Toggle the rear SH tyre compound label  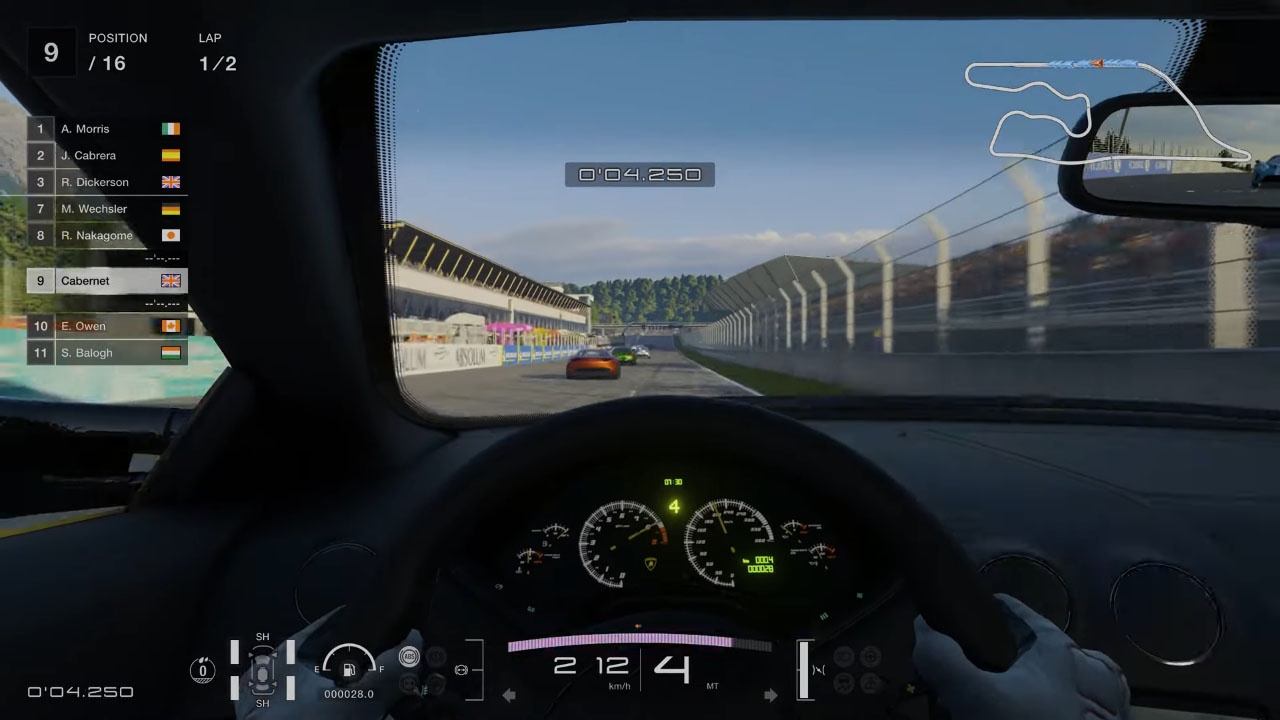[x=264, y=702]
